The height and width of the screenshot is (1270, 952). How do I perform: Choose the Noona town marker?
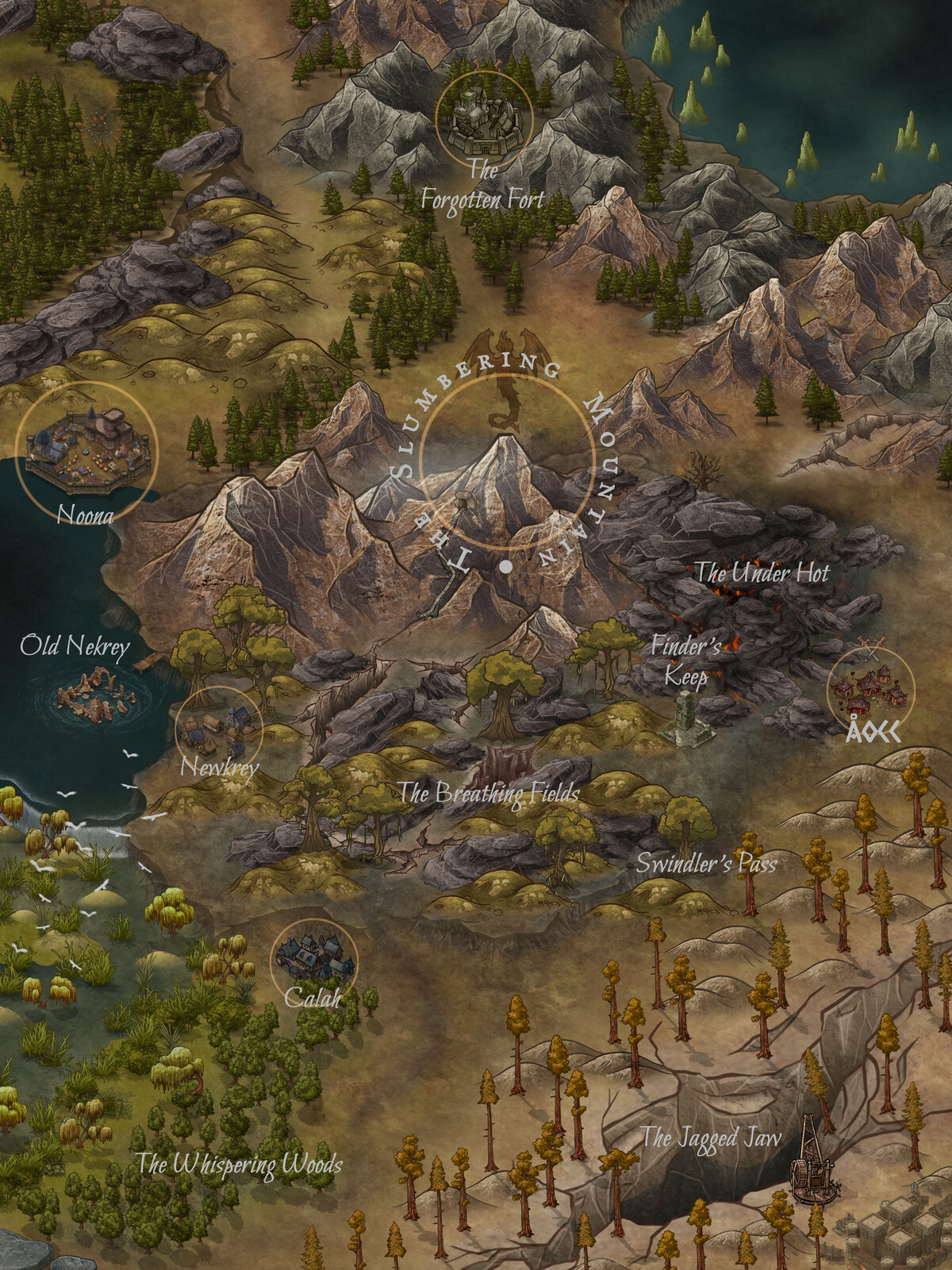87,450
